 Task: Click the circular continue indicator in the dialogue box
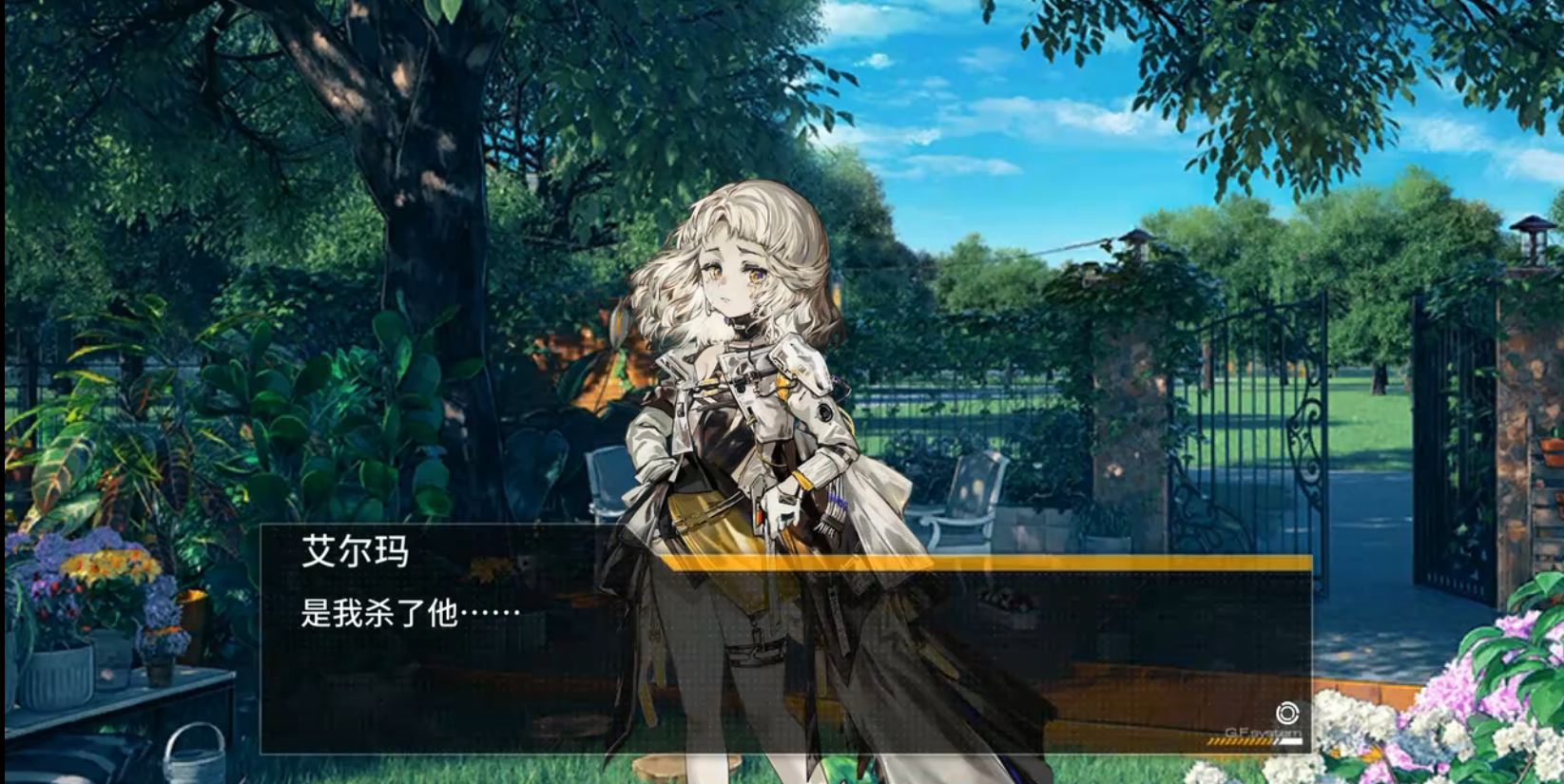1286,714
